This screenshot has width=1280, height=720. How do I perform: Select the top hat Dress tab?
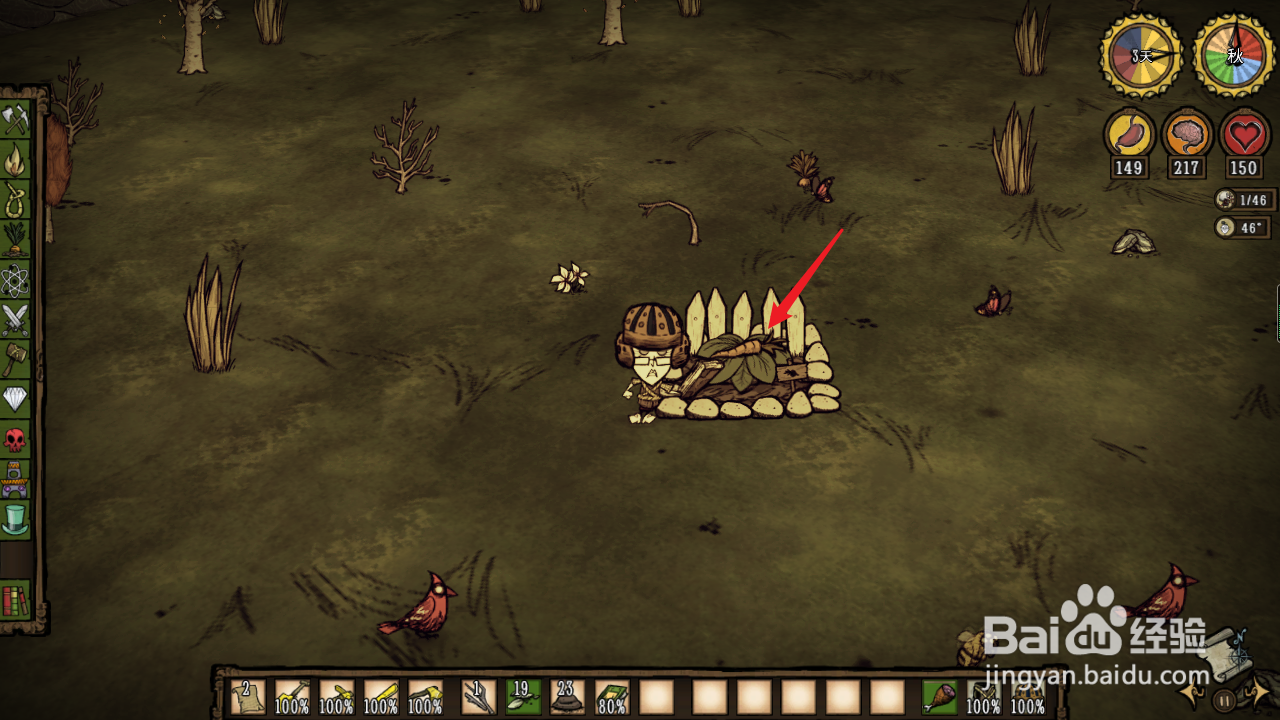(x=16, y=519)
